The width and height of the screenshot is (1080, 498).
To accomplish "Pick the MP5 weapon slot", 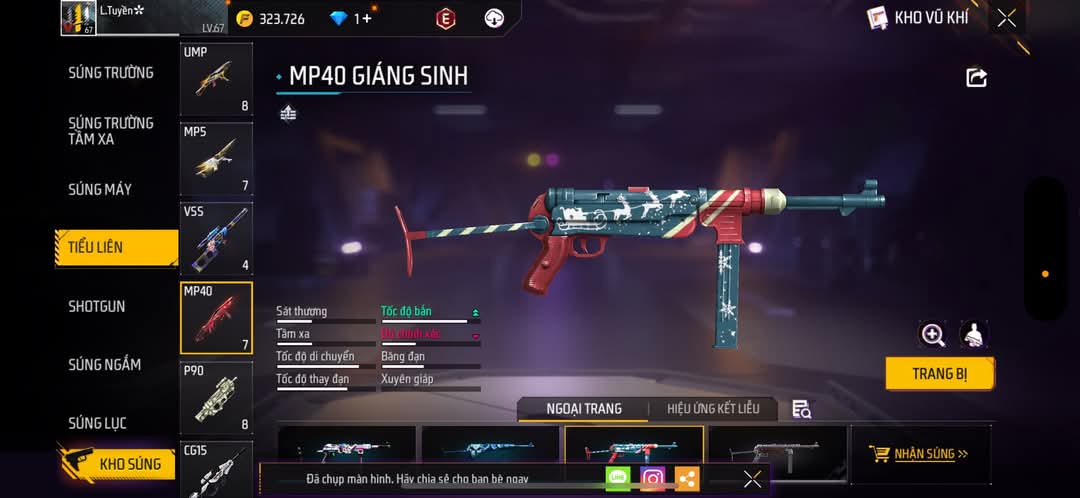I will click(x=216, y=158).
